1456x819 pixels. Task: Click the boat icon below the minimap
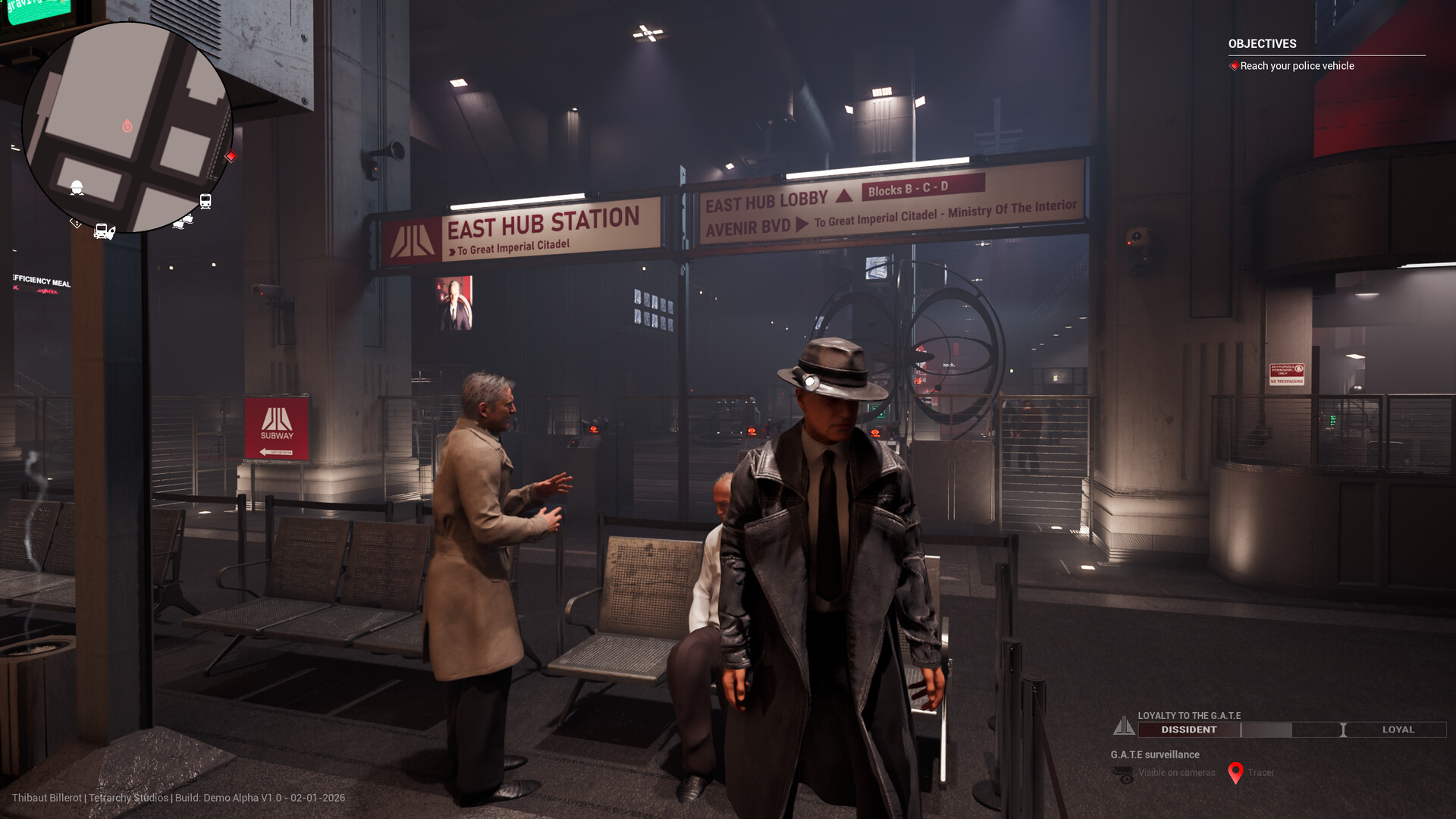[x=184, y=221]
